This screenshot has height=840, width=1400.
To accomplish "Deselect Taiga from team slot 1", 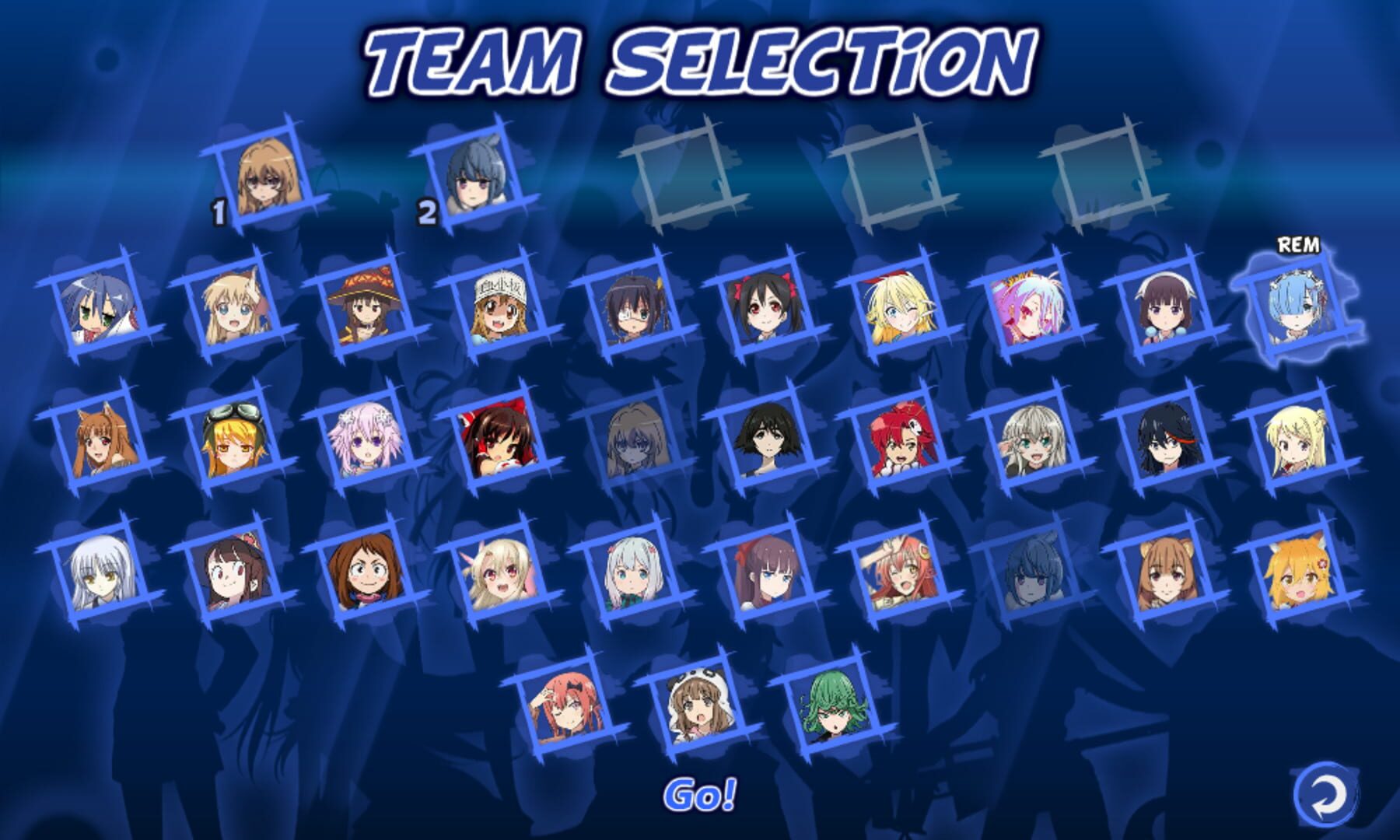I will (268, 179).
